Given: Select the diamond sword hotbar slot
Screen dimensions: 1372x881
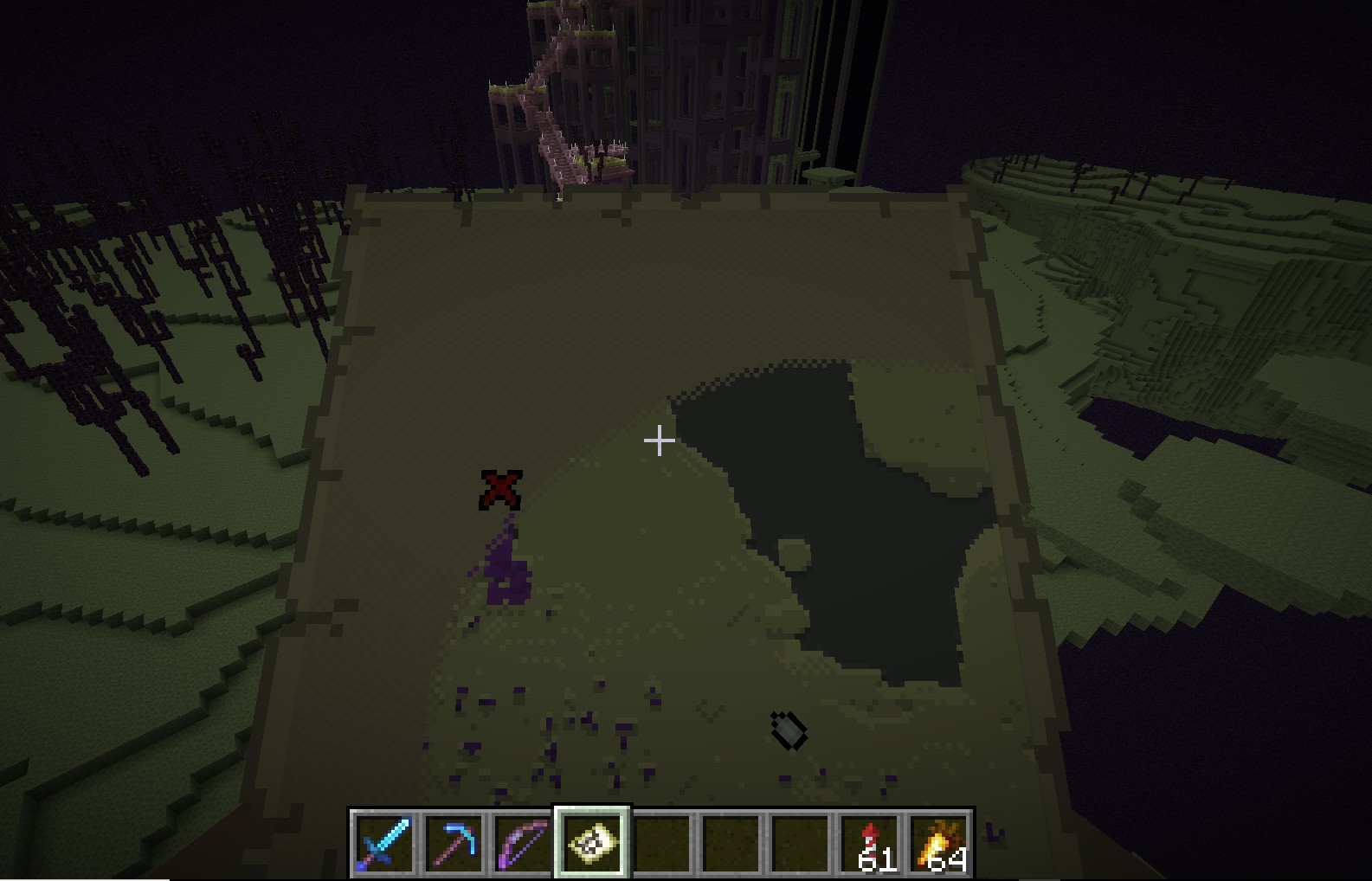Looking at the screenshot, I should click(x=383, y=843).
